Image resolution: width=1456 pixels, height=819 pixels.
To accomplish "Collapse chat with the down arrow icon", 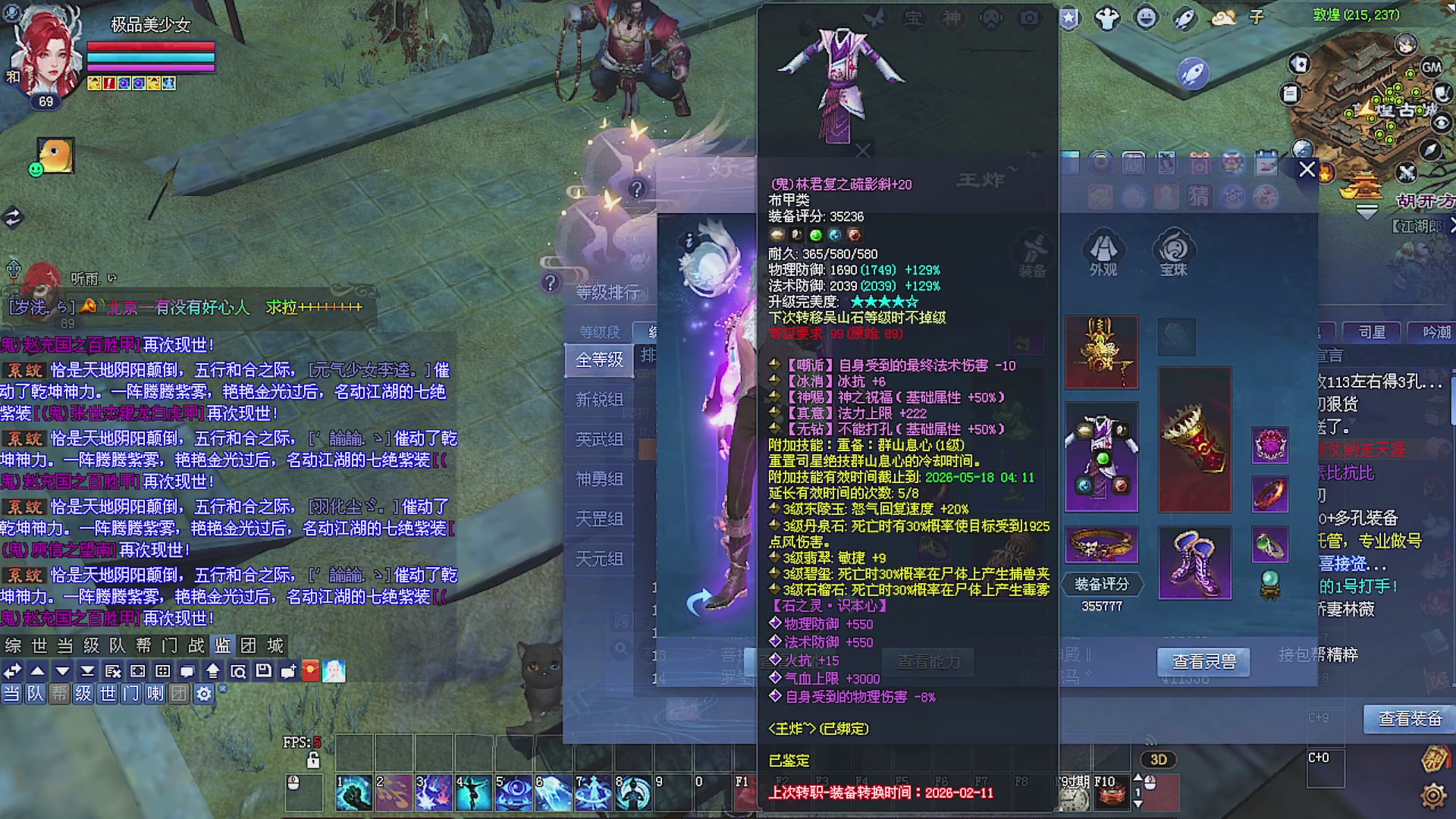I will pyautogui.click(x=61, y=670).
